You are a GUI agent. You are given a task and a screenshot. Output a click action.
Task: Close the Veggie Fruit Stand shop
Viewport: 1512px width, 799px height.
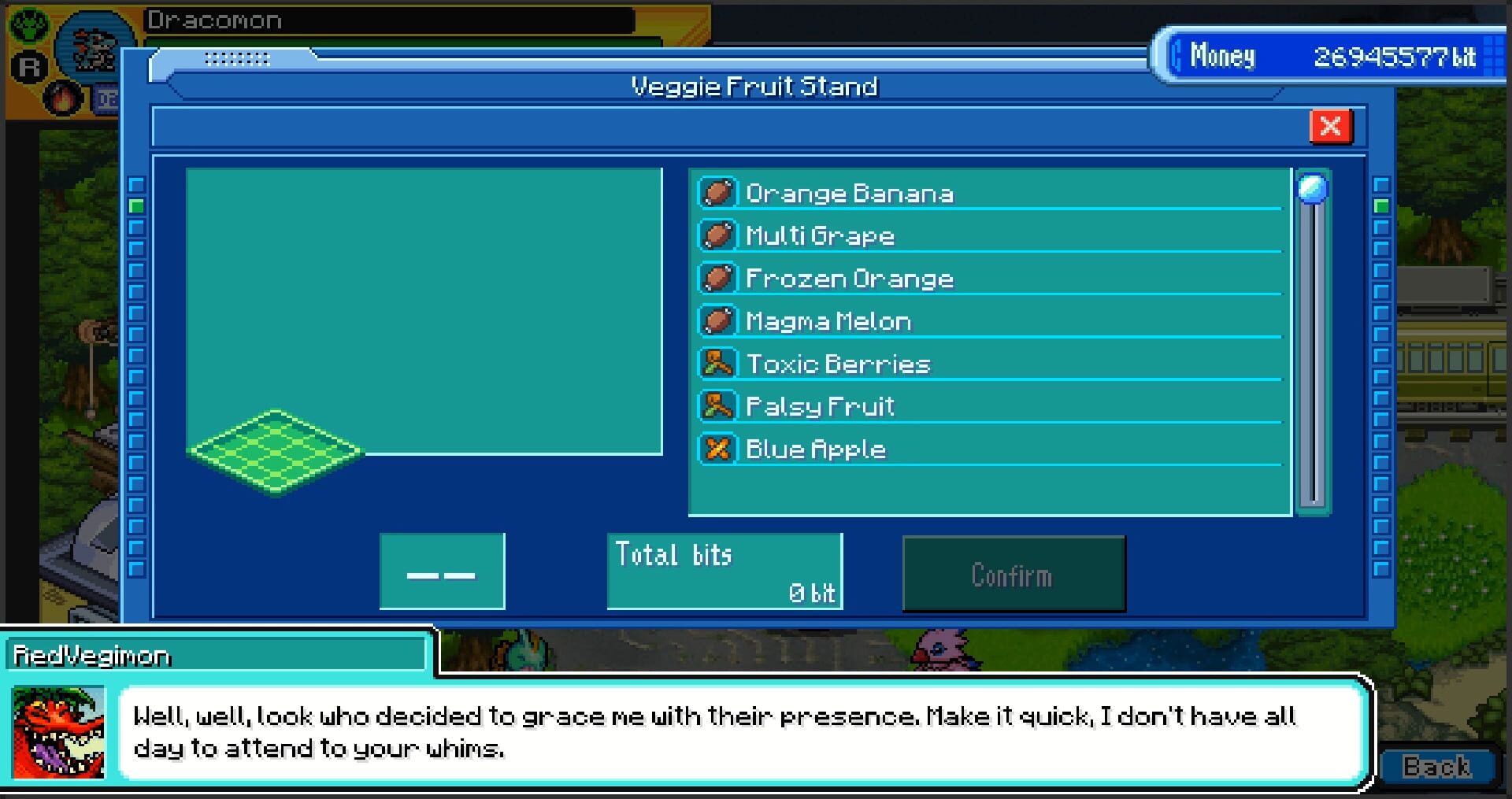tap(1330, 126)
